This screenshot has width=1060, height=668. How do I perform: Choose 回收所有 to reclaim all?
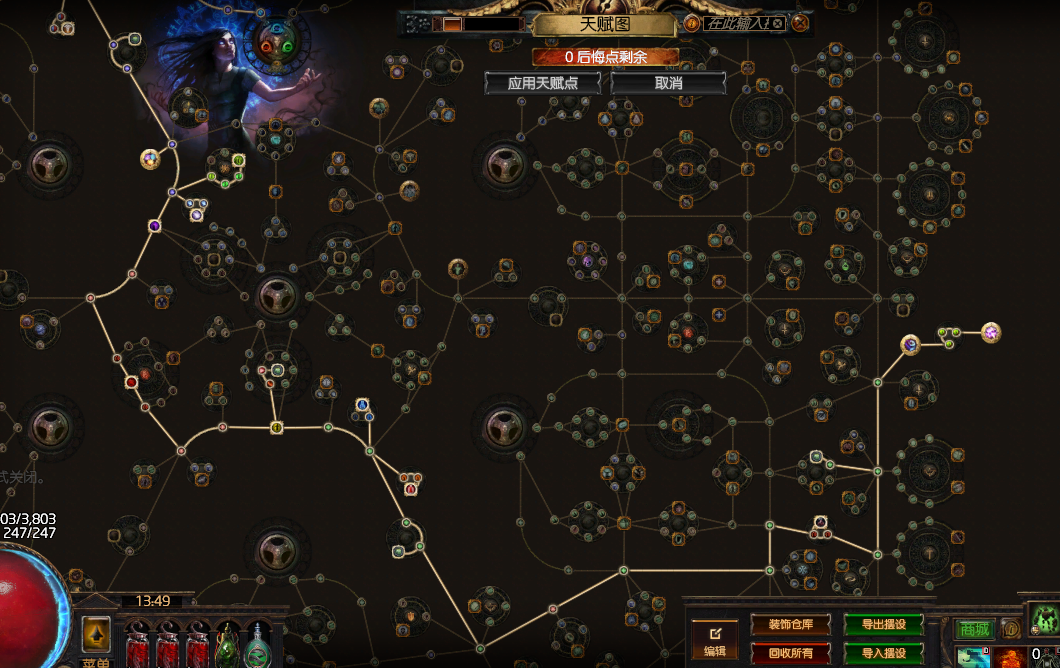(790, 653)
